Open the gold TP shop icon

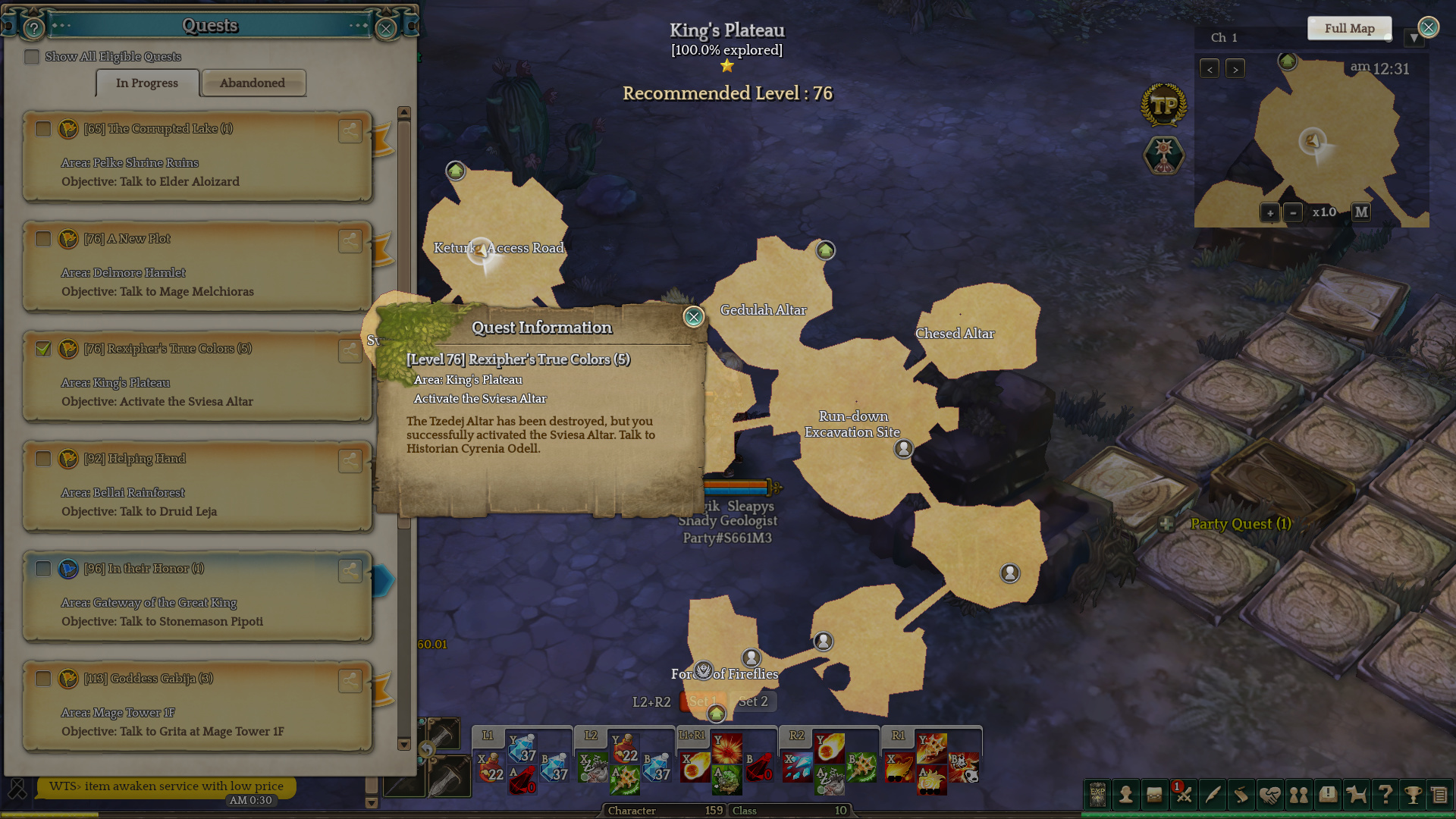pyautogui.click(x=1163, y=105)
